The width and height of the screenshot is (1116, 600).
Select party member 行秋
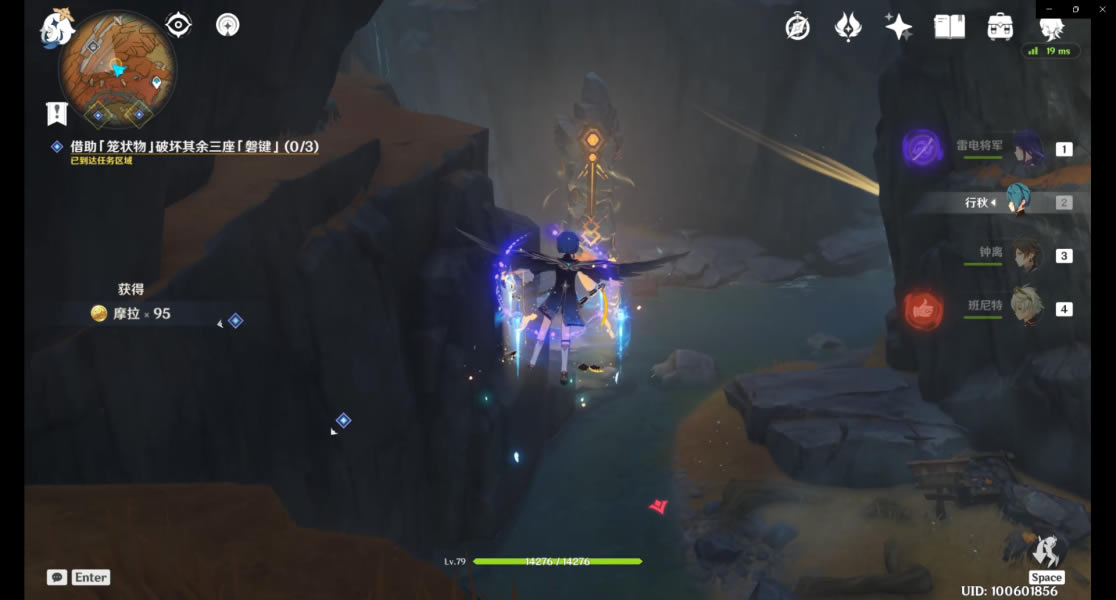tap(1020, 202)
